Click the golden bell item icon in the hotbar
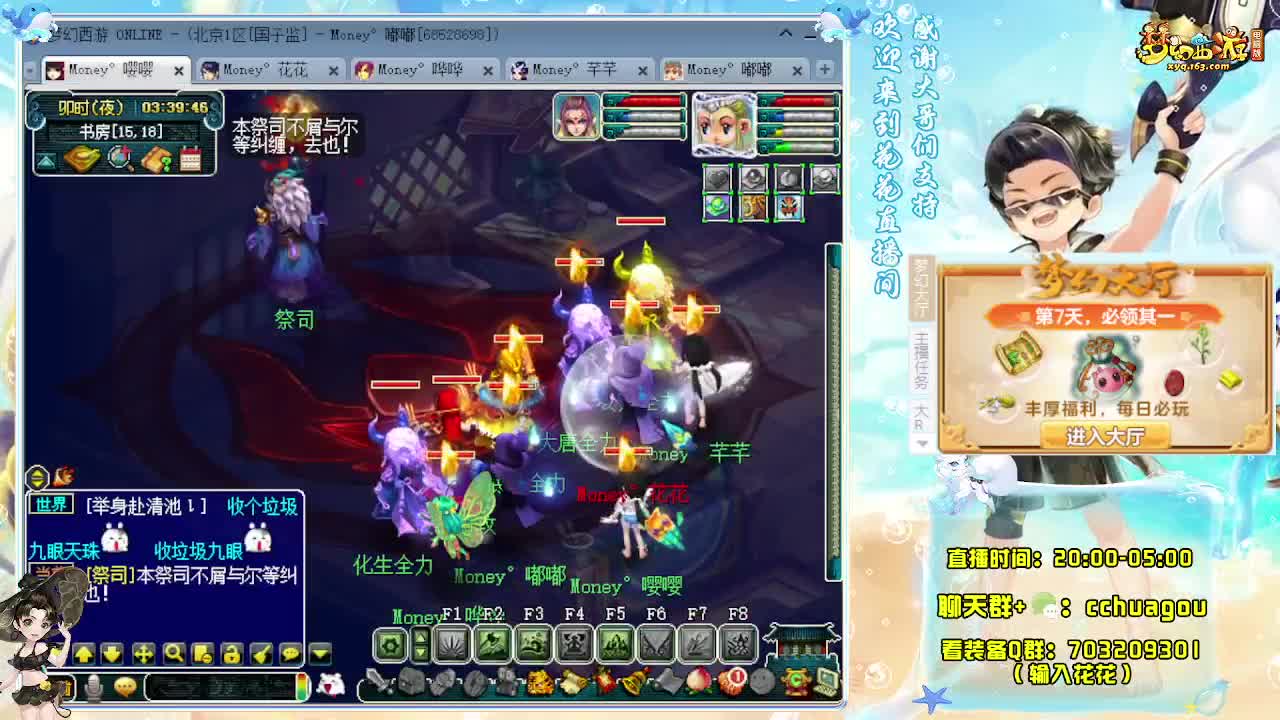 tap(634, 681)
